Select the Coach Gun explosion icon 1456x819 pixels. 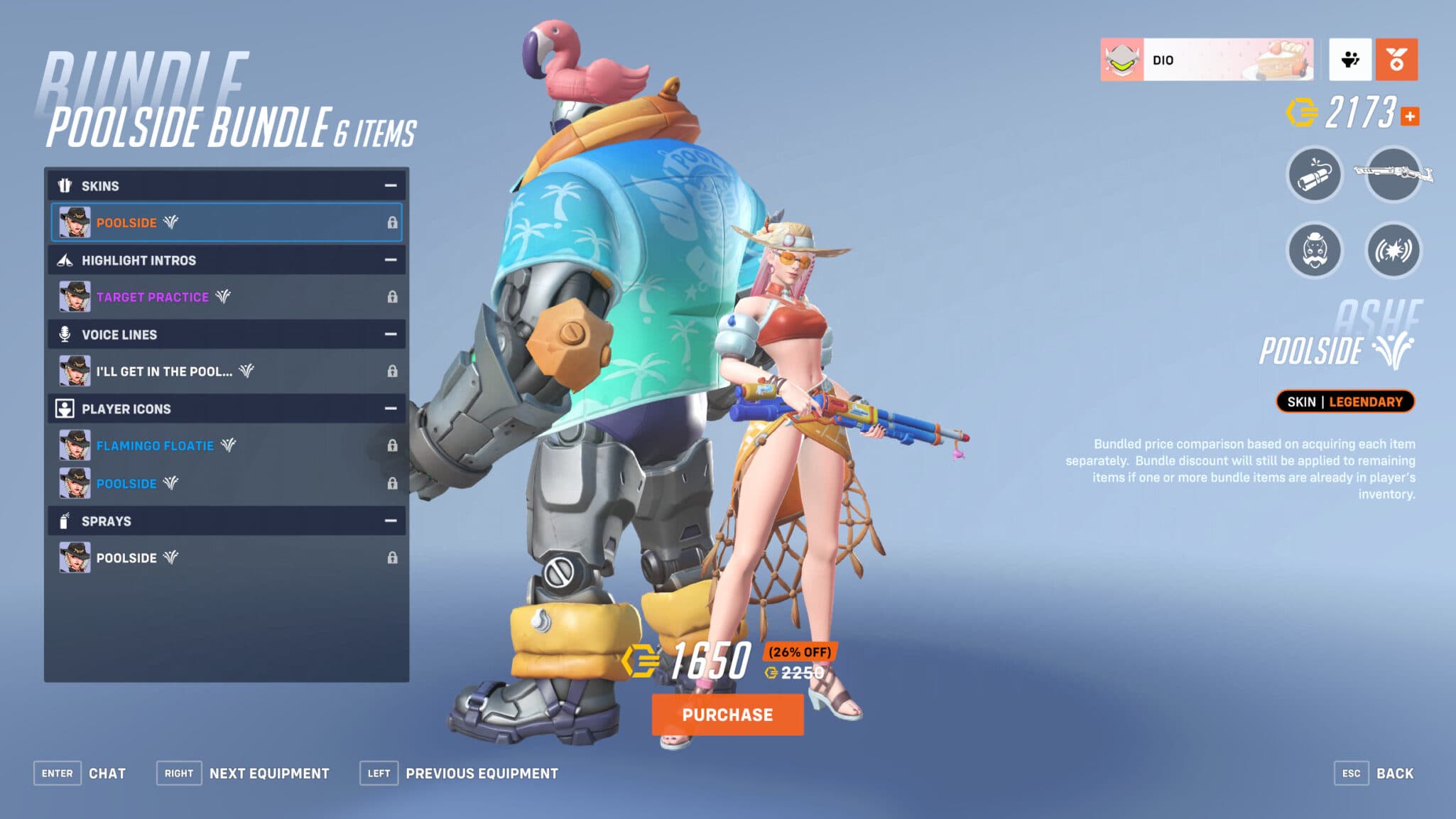coord(1391,250)
